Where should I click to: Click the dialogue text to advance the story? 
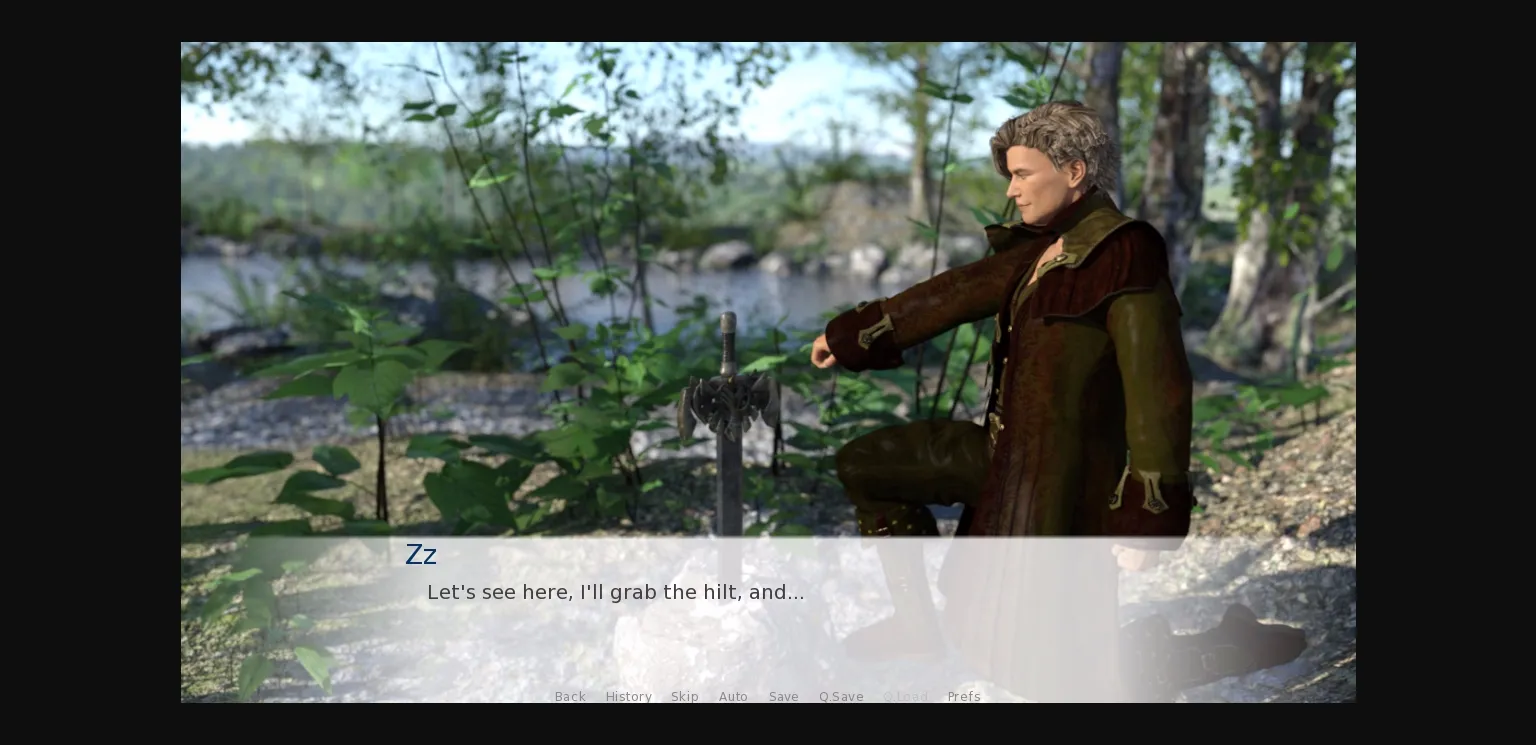click(x=615, y=592)
